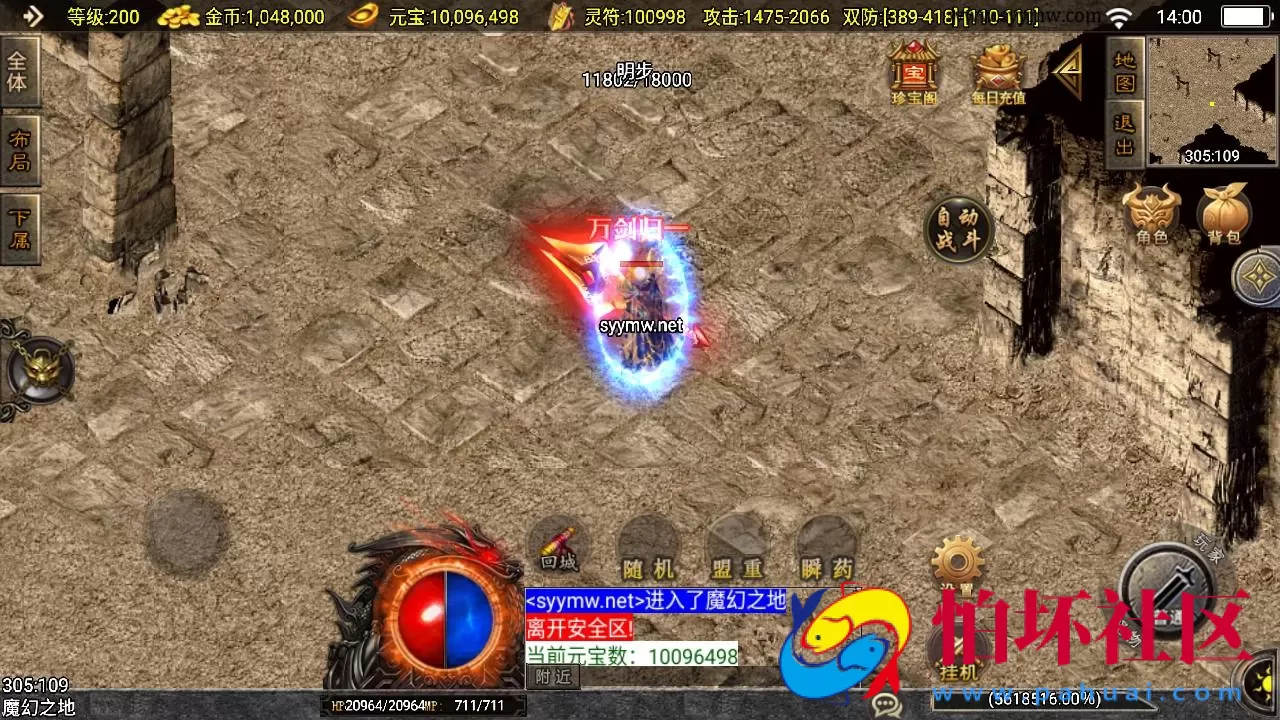The image size is (1280, 720).
Task: Open the 角色 character panel icon
Action: coord(1152,210)
